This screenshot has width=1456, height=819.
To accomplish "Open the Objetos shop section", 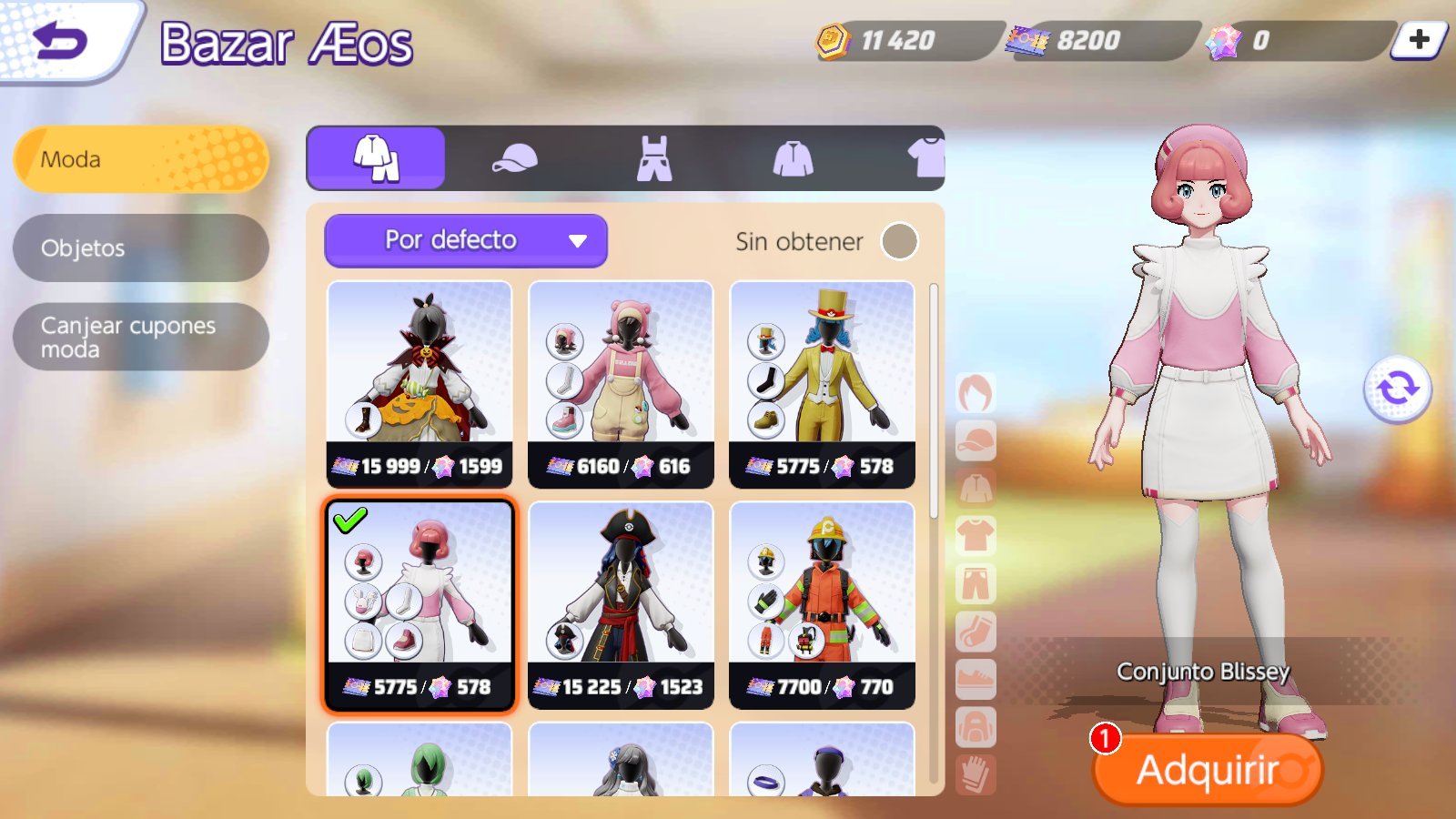I will point(141,248).
